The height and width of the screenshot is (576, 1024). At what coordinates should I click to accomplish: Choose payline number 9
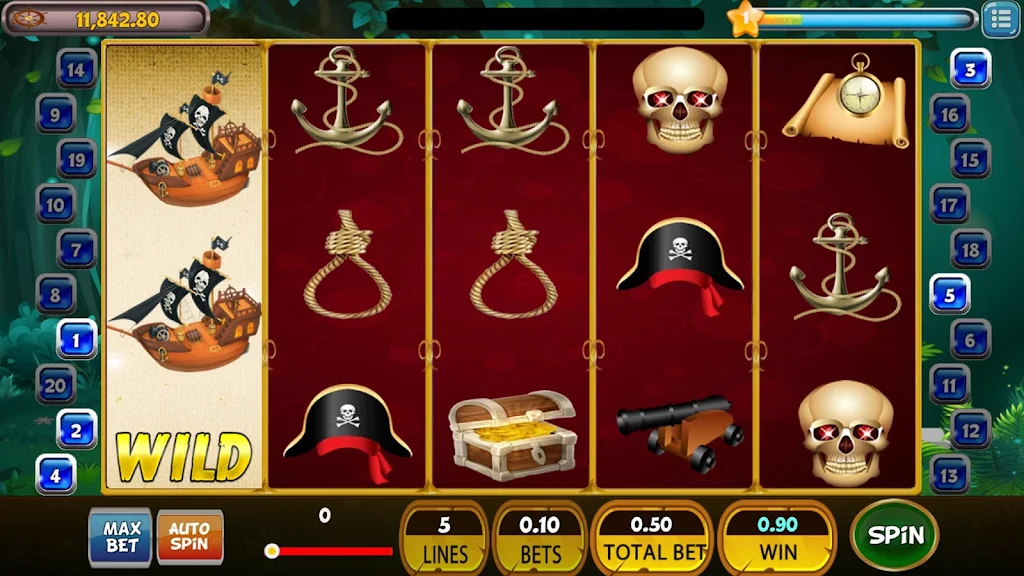click(x=57, y=115)
